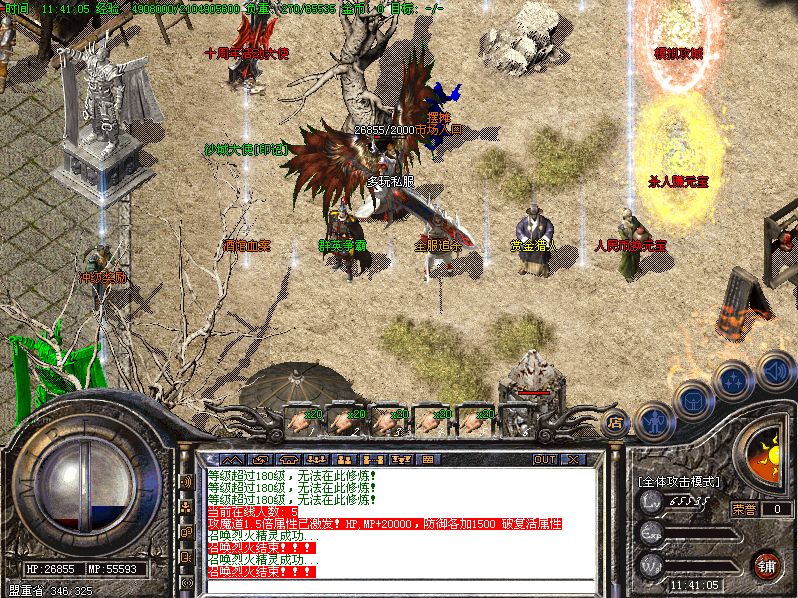Close the game with the X button
798x598 pixels.
pos(573,459)
